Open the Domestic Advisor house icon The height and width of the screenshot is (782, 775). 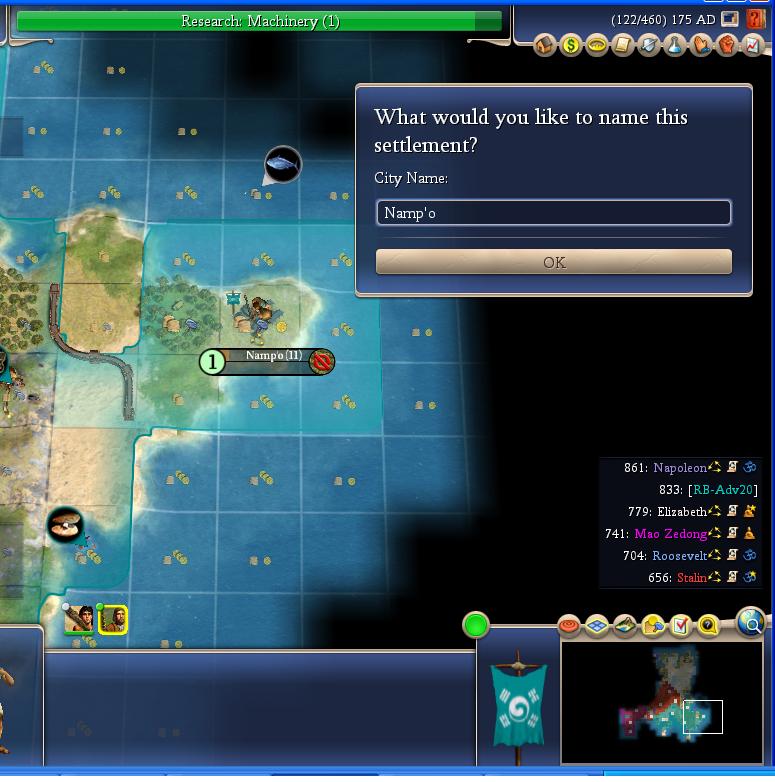(x=545, y=45)
